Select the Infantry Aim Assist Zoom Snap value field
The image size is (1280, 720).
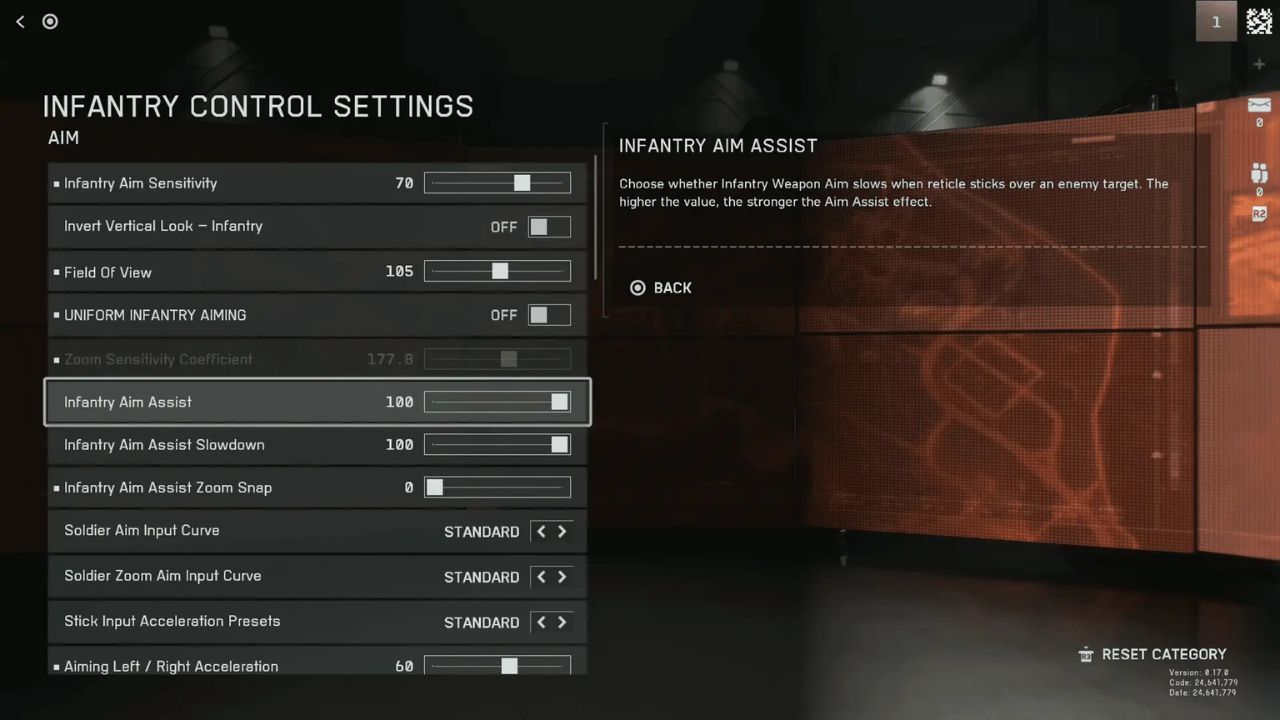408,487
